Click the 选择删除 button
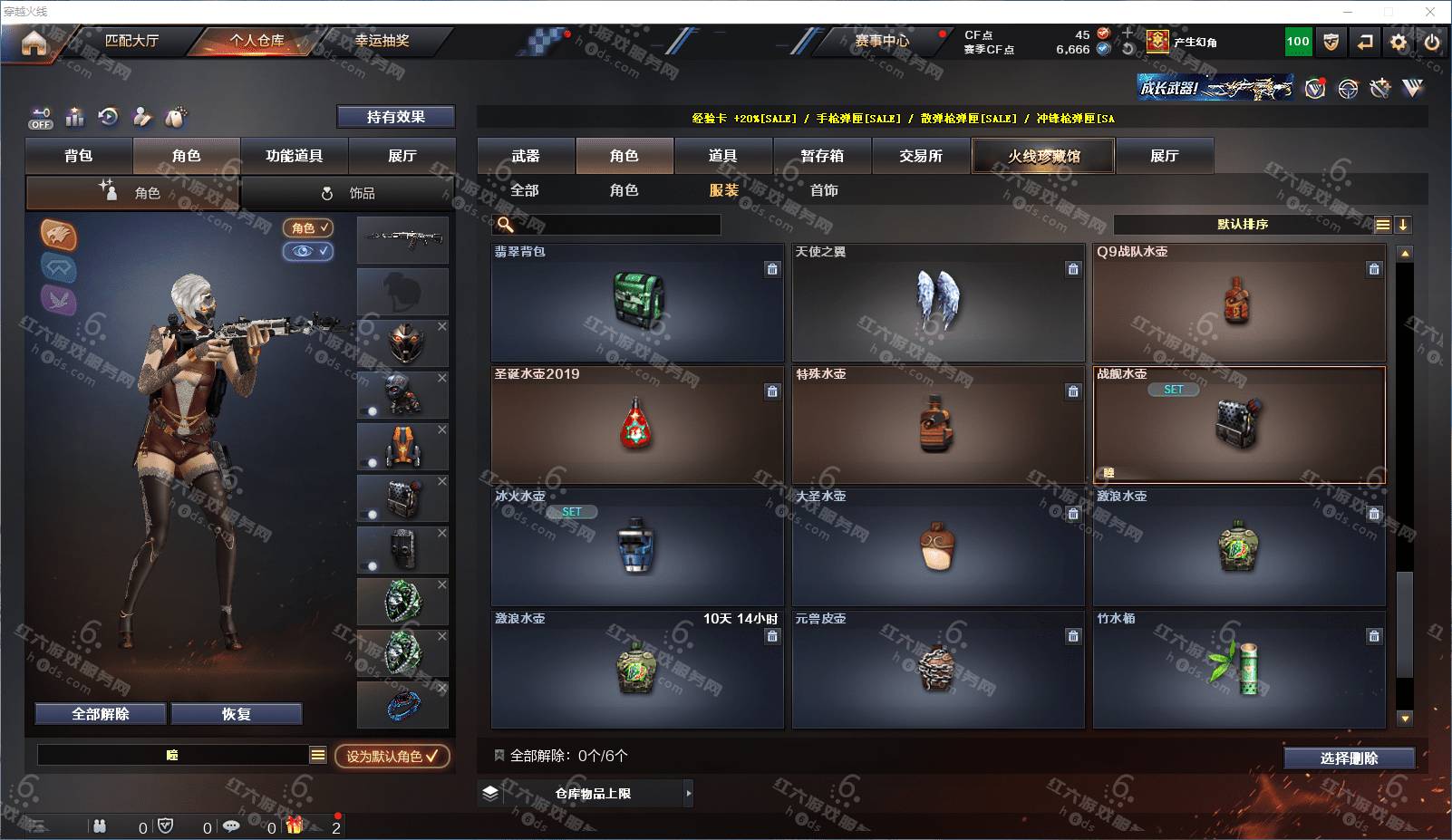The image size is (1452, 840). pos(1349,758)
